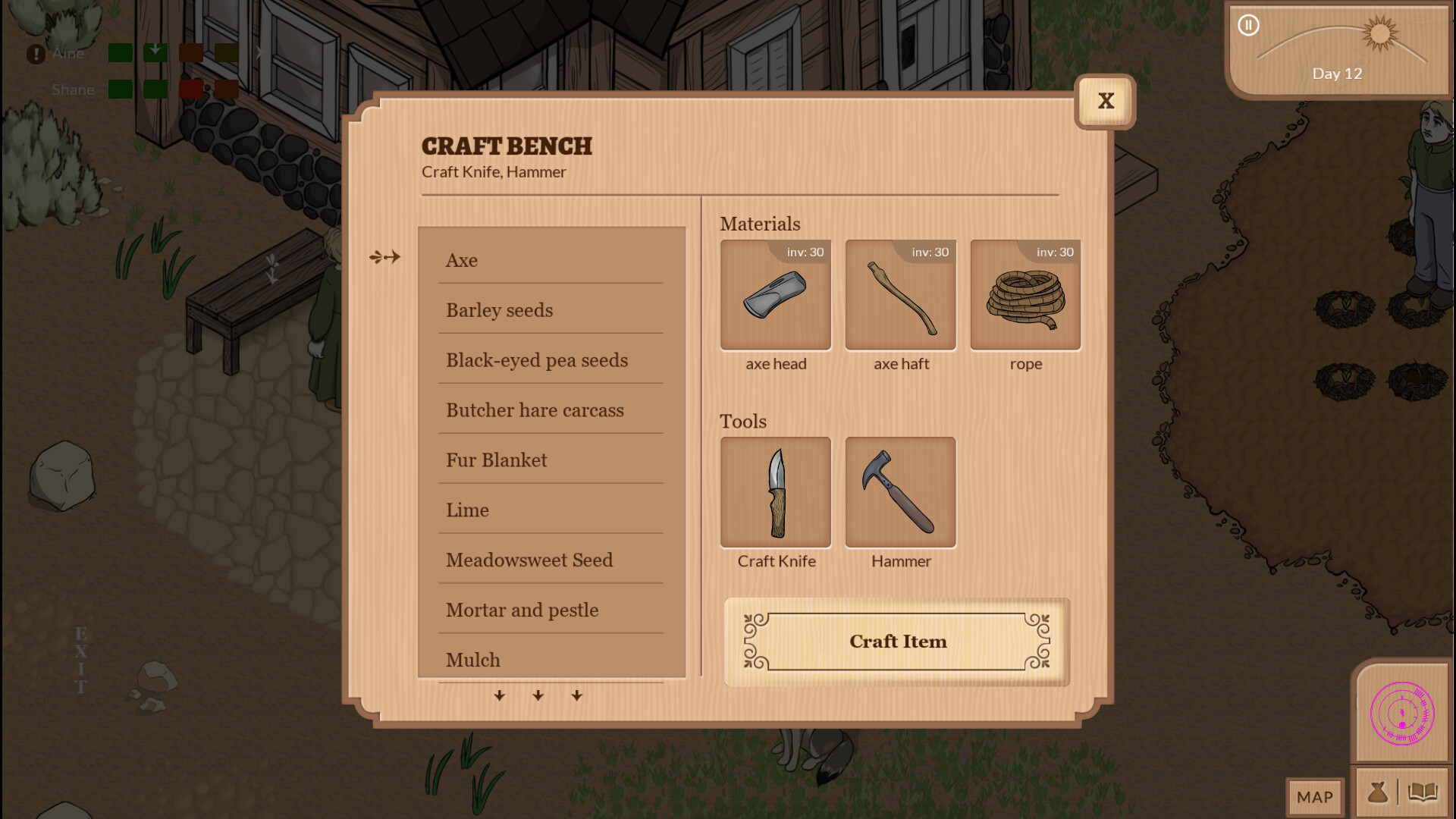Click the rope material icon
Image resolution: width=1456 pixels, height=819 pixels.
click(x=1025, y=295)
